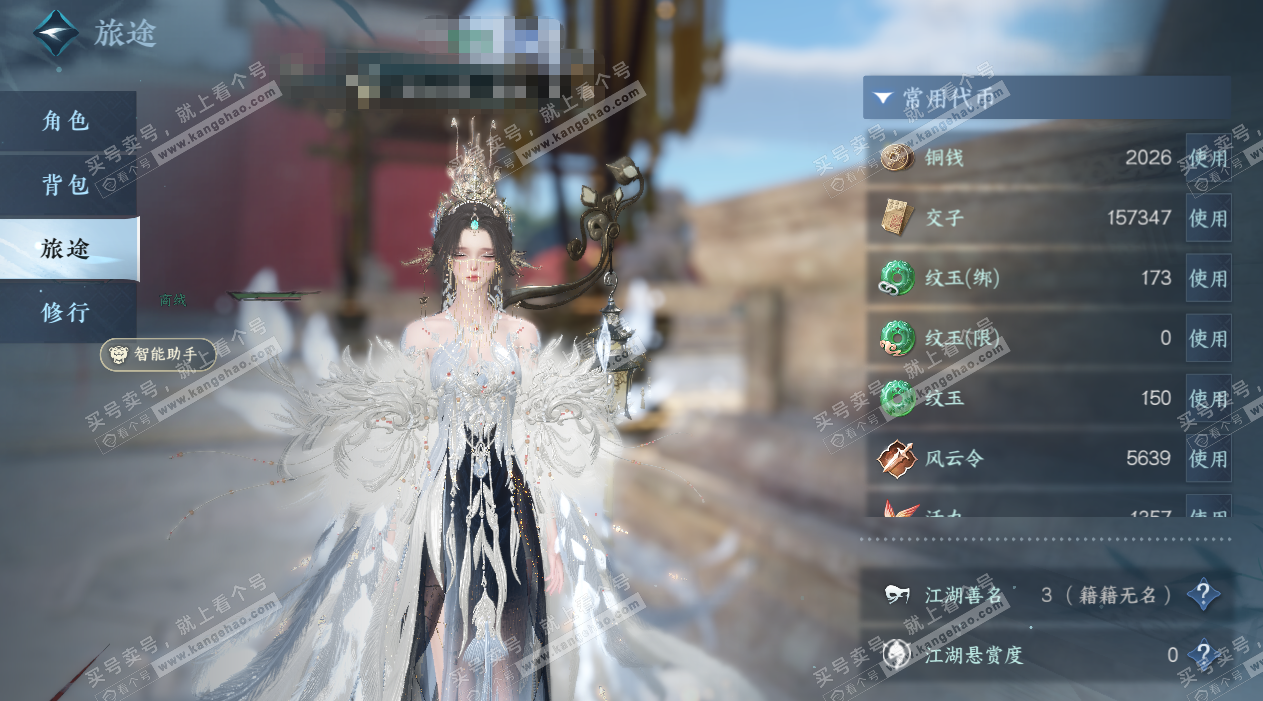Use the 交子 currency
The width and height of the screenshot is (1263, 701).
[1207, 218]
